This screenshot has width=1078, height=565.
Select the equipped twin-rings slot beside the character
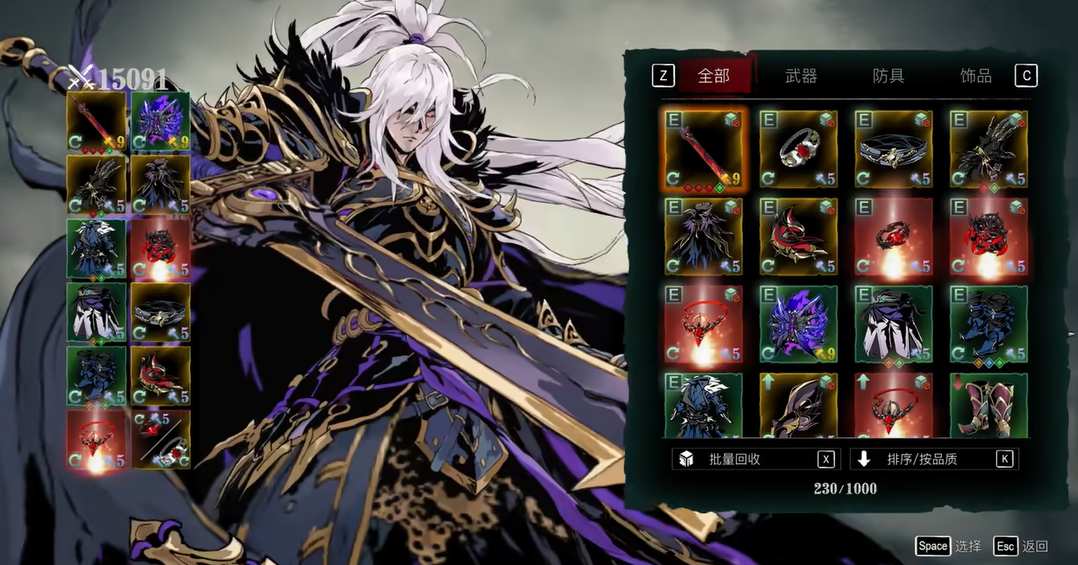160,438
